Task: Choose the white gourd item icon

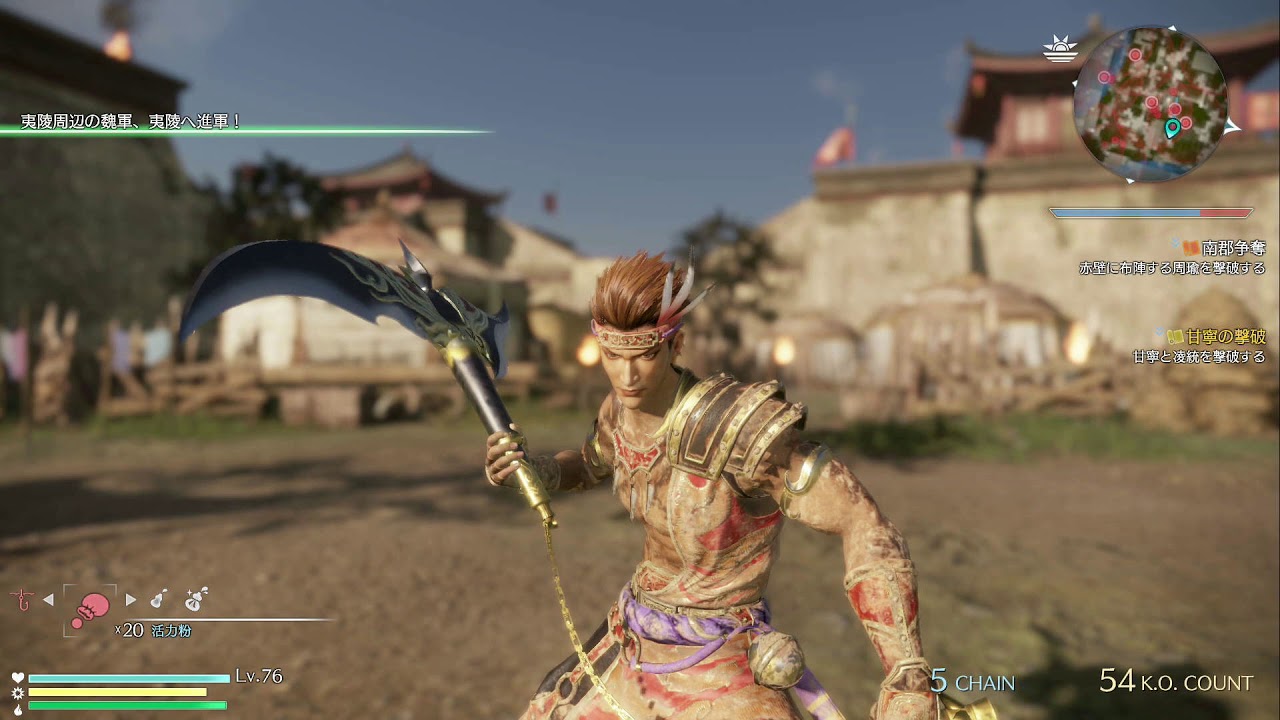Action: coord(158,599)
